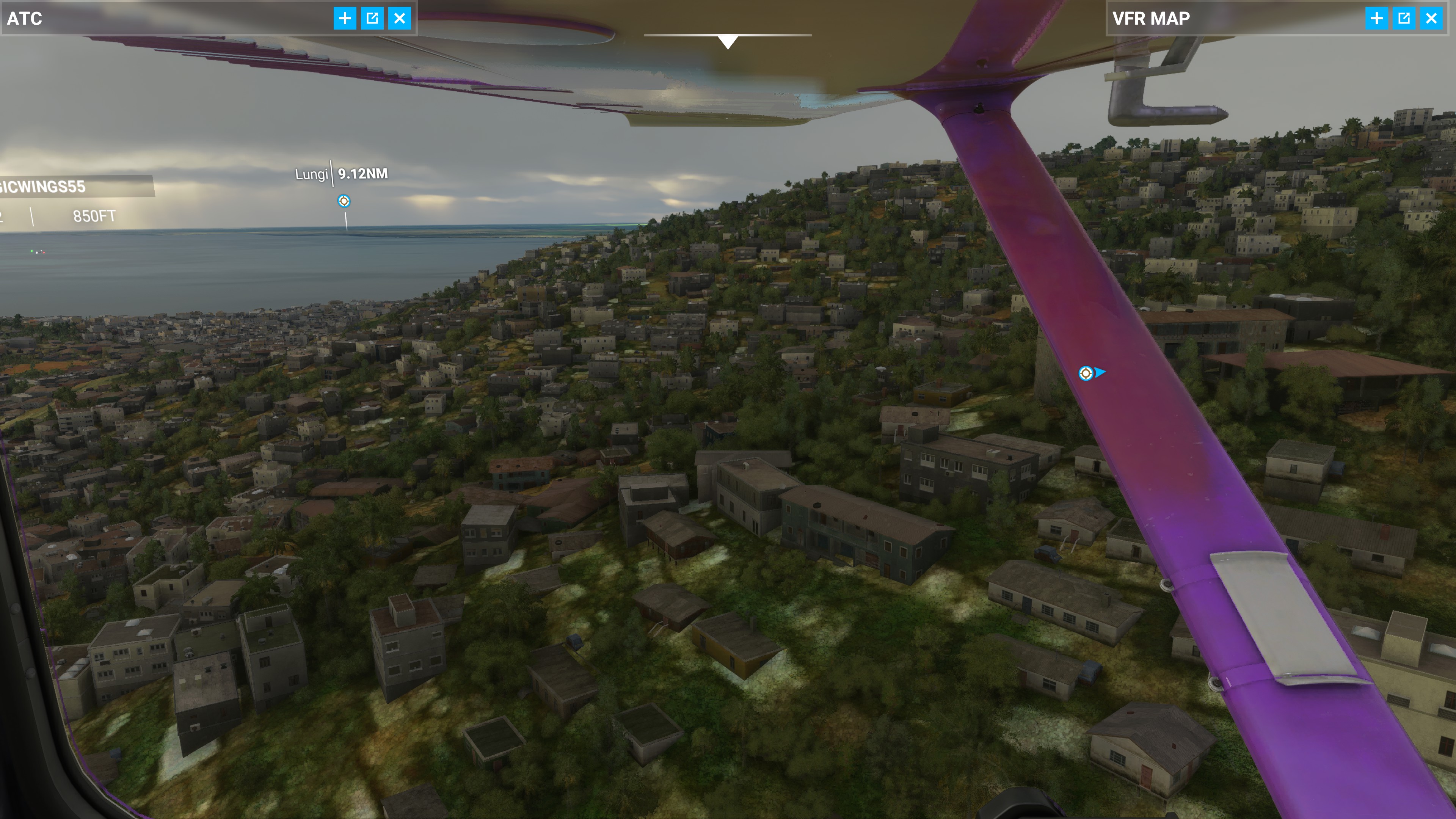Select the blue point-of-interest marker with arrow

pyautogui.click(x=1086, y=373)
